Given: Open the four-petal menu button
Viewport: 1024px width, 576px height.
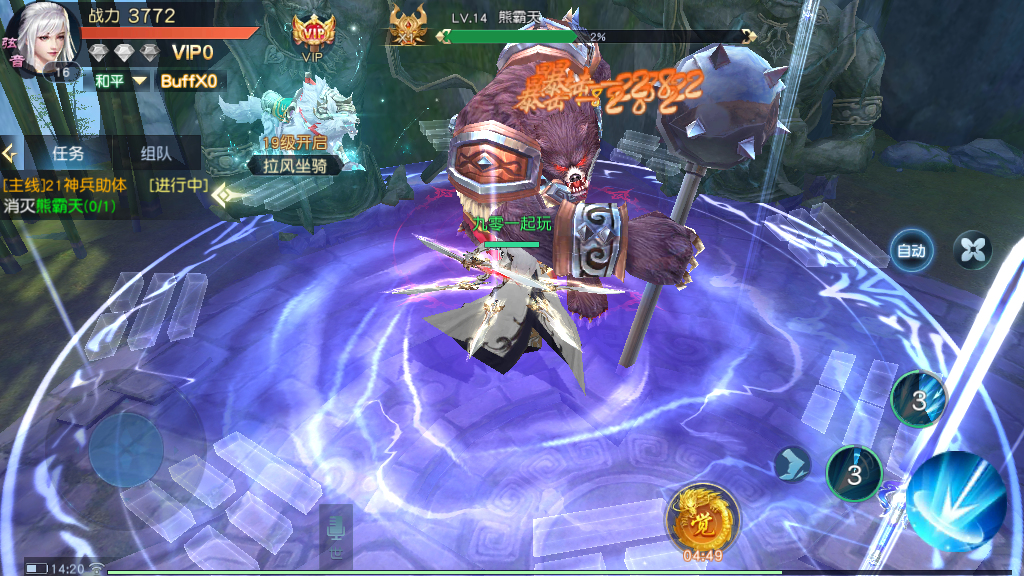Looking at the screenshot, I should [971, 250].
